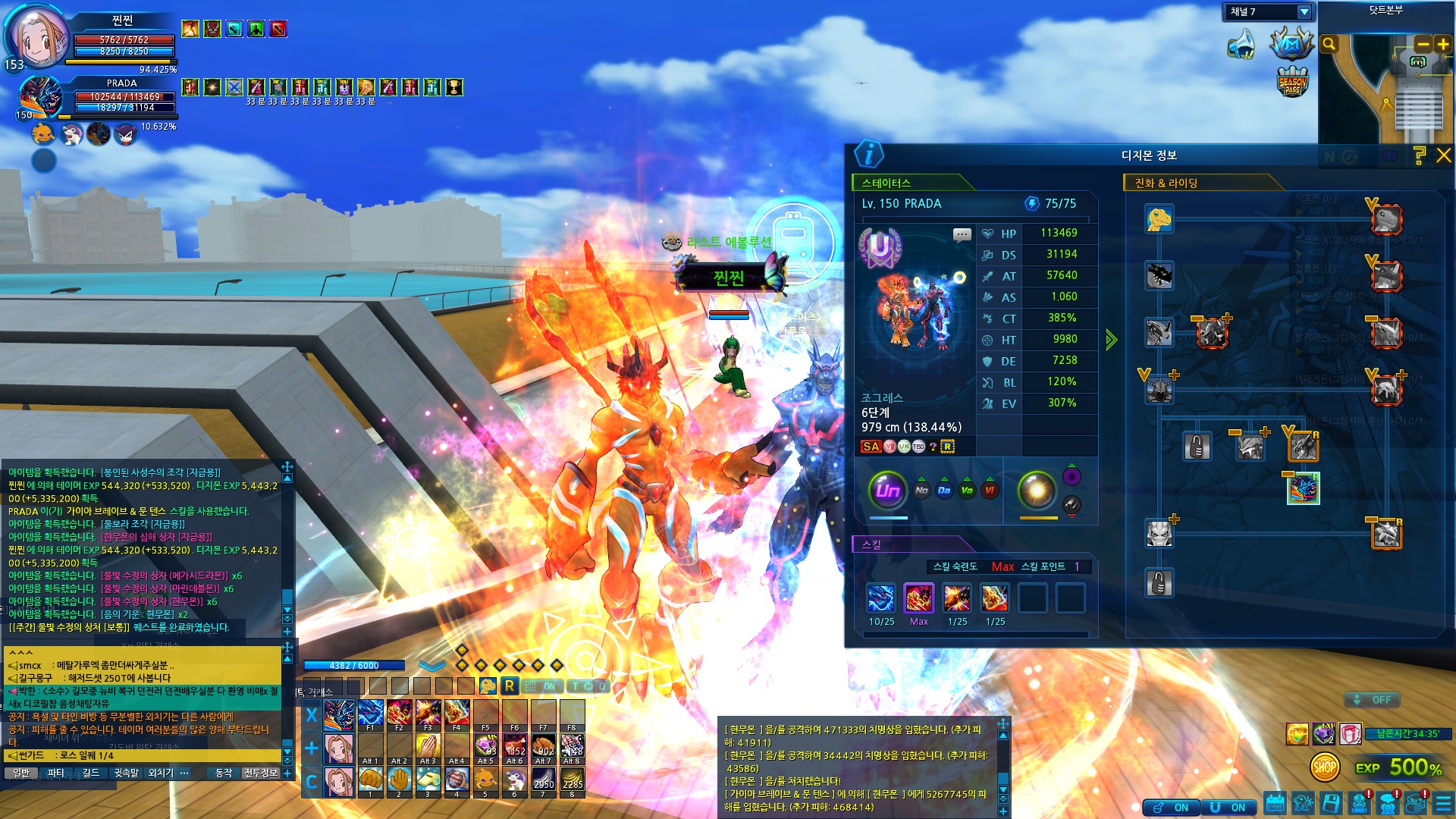Image resolution: width=1456 pixels, height=819 pixels.
Task: Click the help question mark on Digimon info
Action: pyautogui.click(x=1420, y=155)
